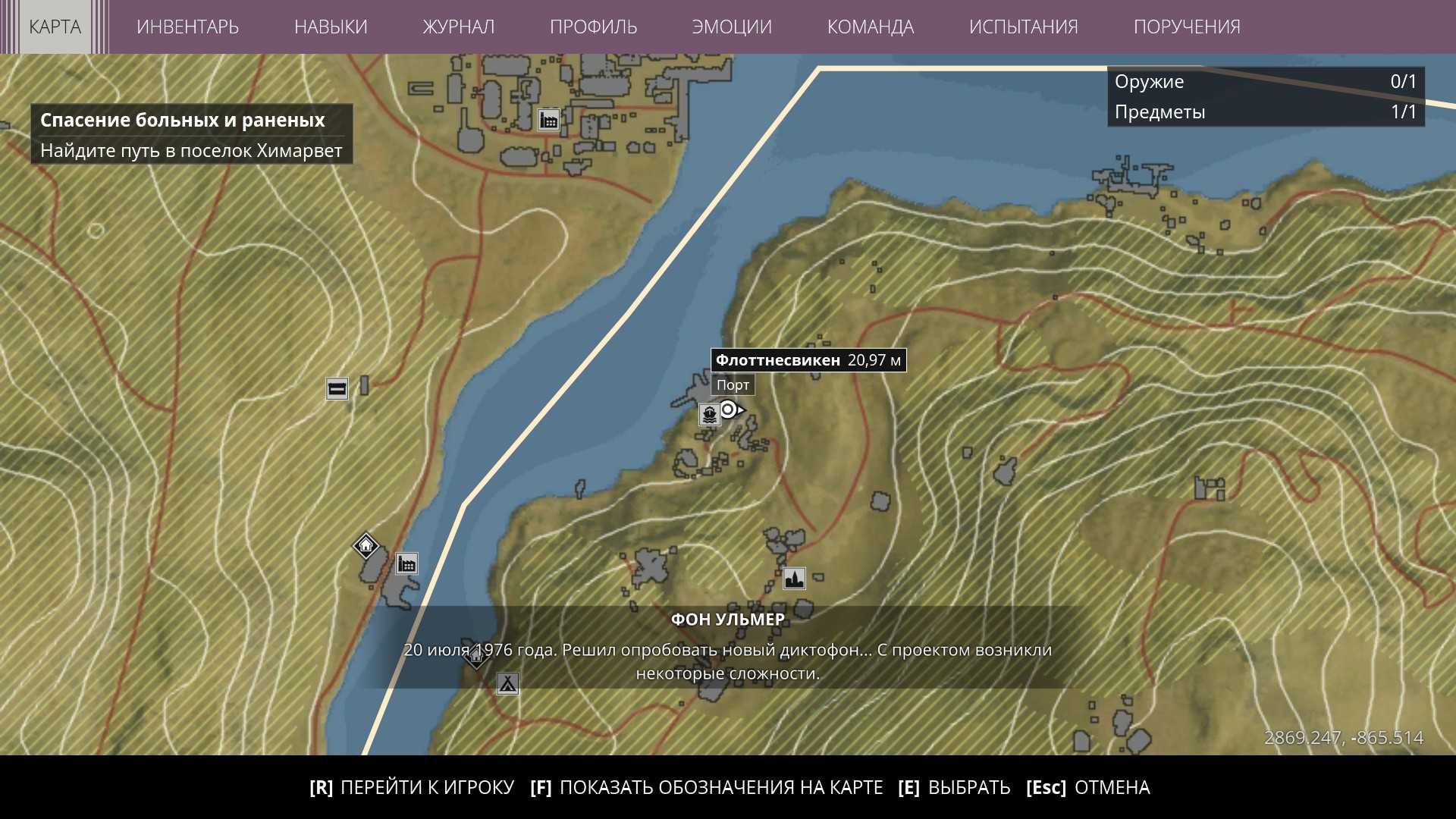Switch to the КОМАНДА tab
The image size is (1456, 819).
[x=870, y=27]
